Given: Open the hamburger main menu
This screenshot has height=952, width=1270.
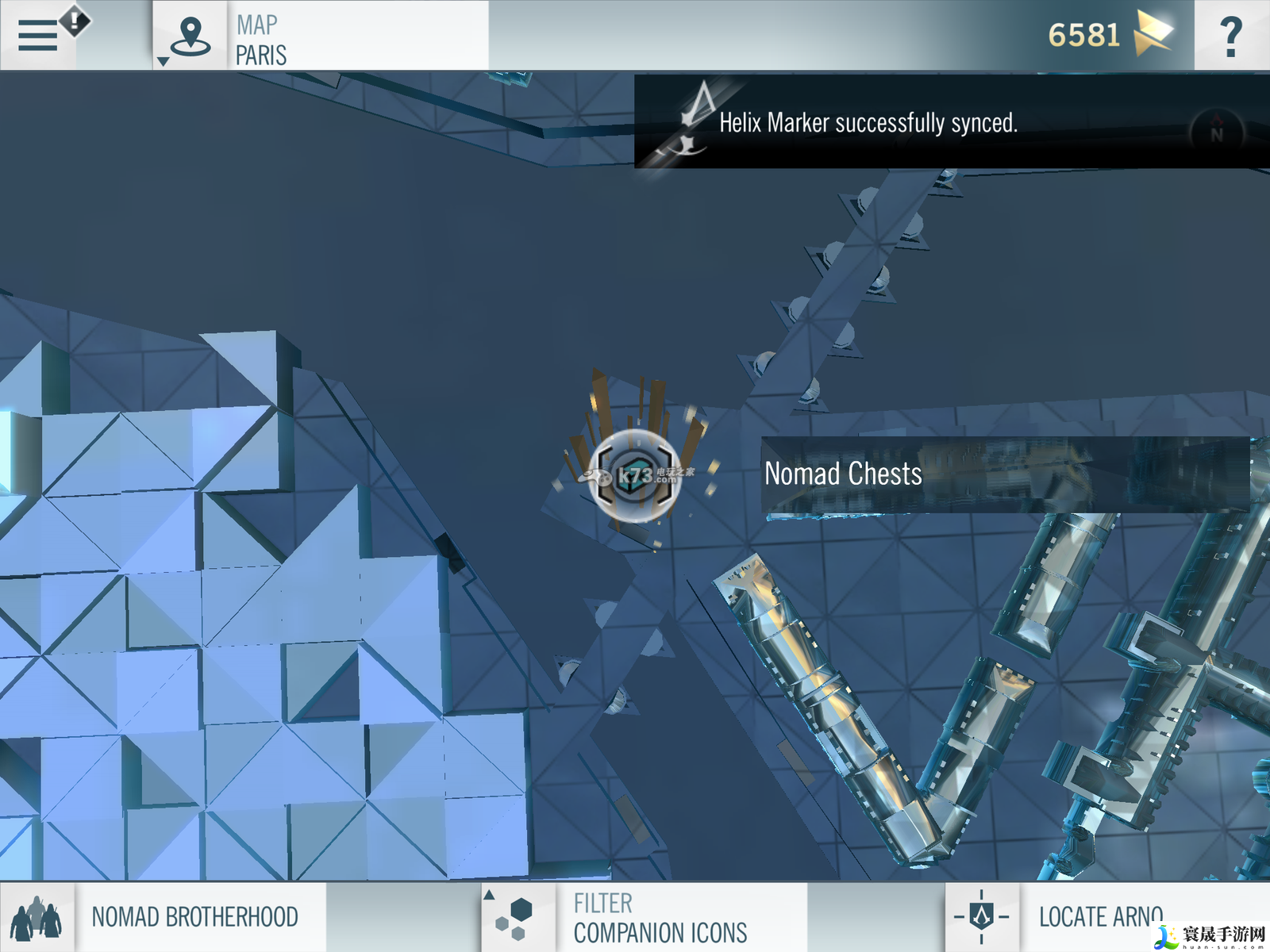Looking at the screenshot, I should pos(38,36).
